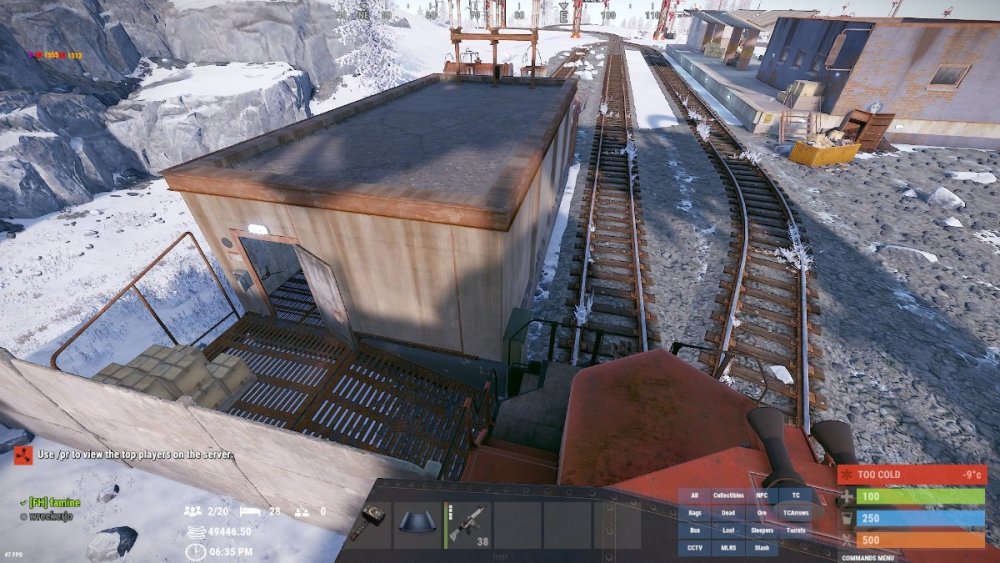Select the blue building plan slot
Screen dimensions: 1000x563
[418, 524]
